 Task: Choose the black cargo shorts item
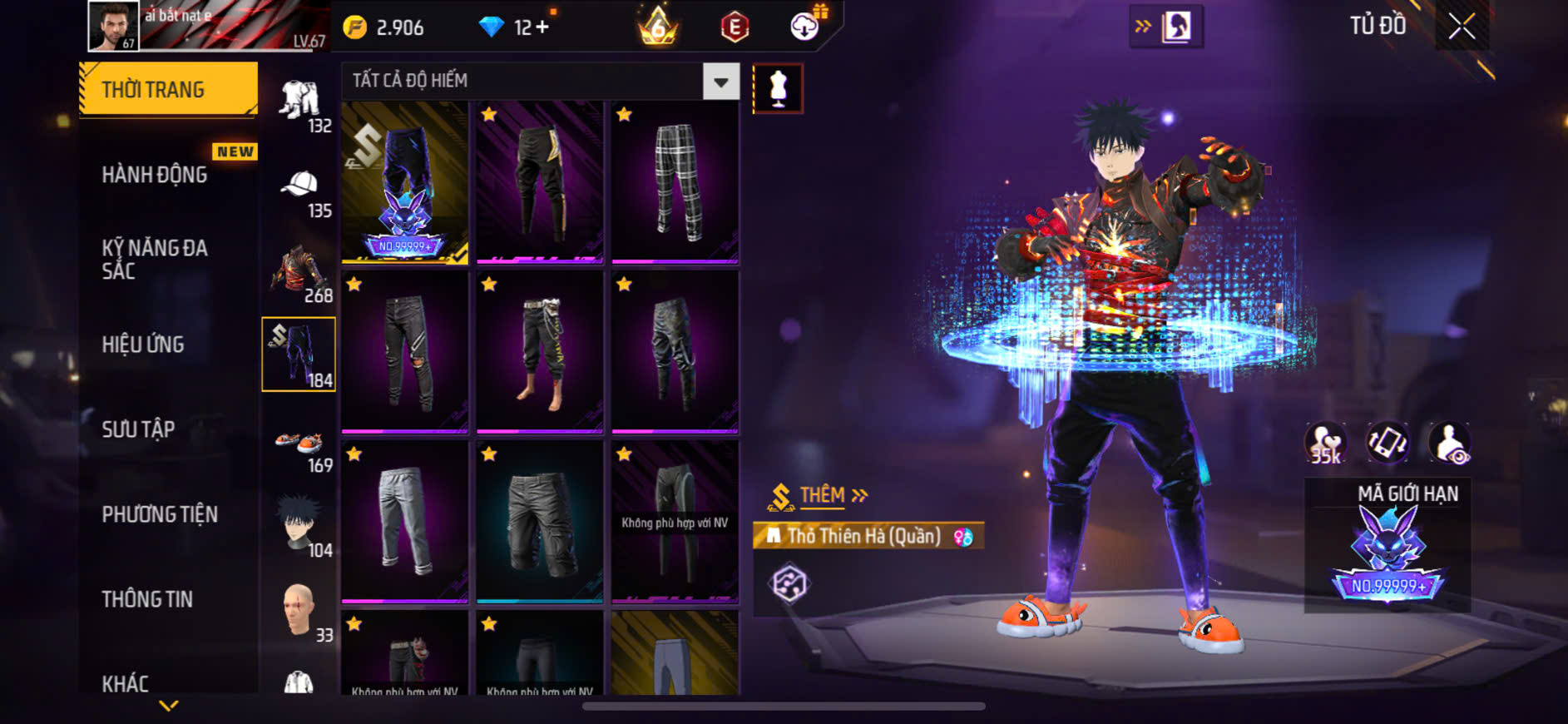tap(540, 522)
